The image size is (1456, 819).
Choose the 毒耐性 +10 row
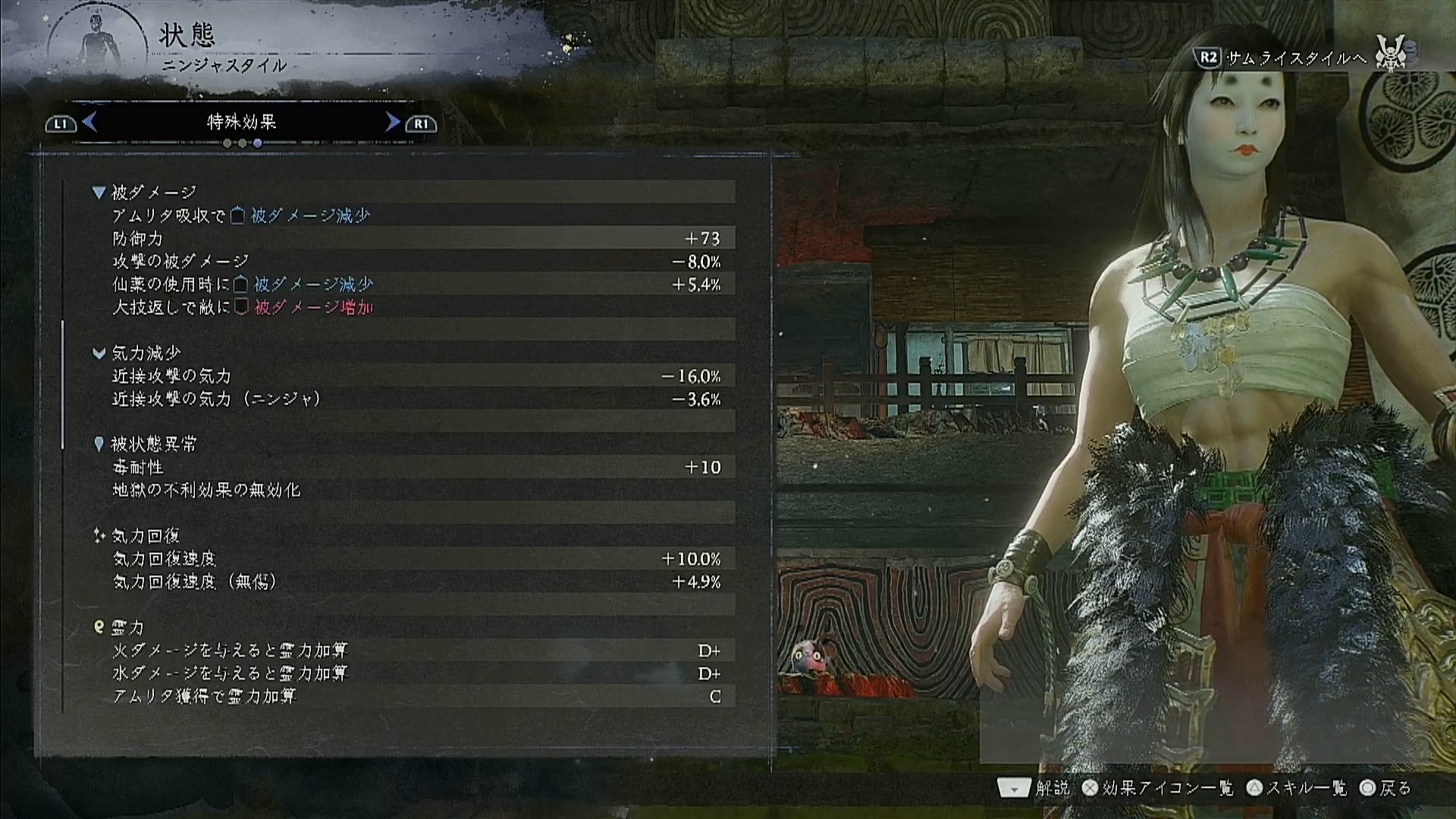(416, 467)
